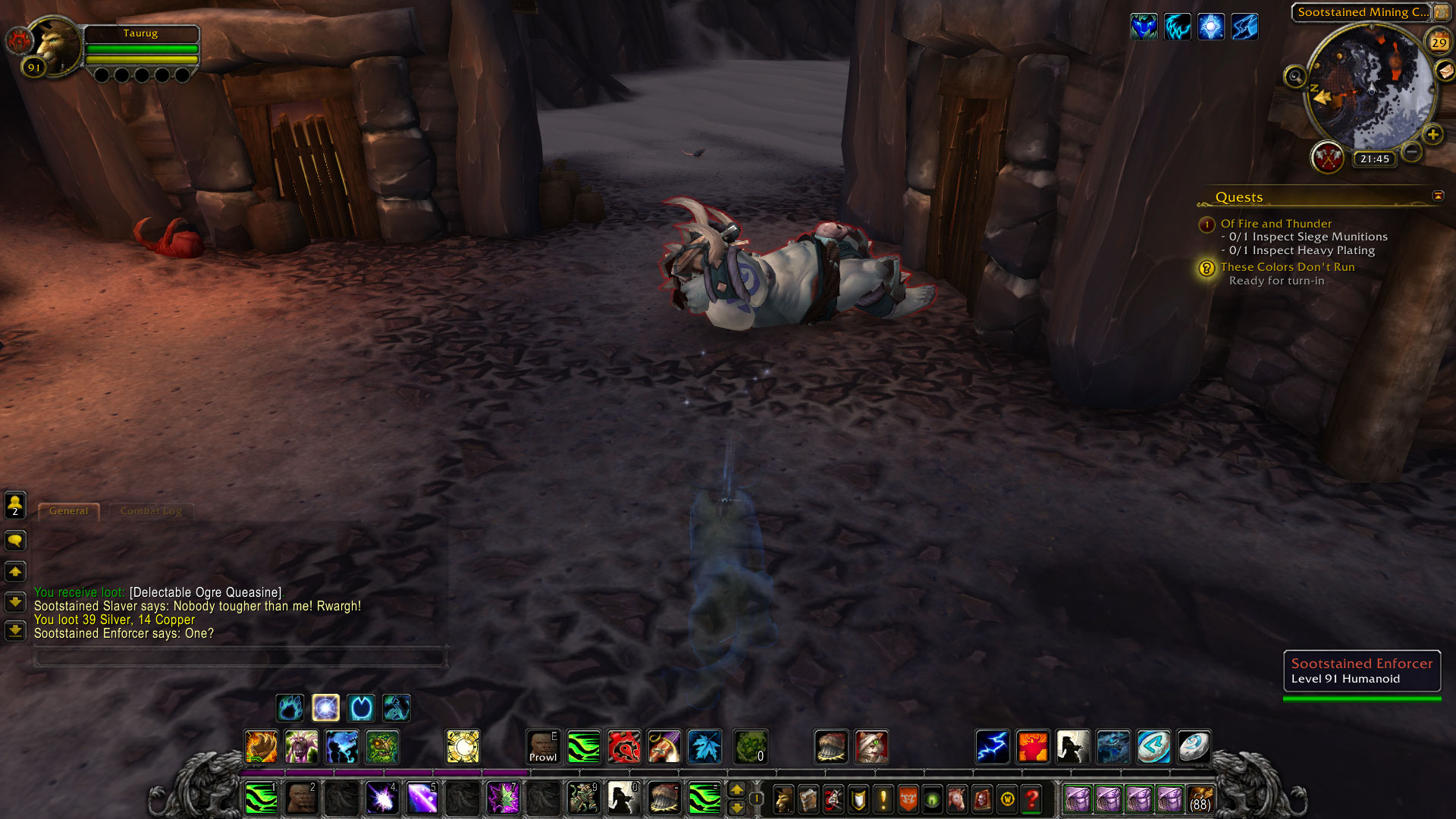Image resolution: width=1456 pixels, height=819 pixels.
Task: Select the cat paw form button
Action: (290, 708)
